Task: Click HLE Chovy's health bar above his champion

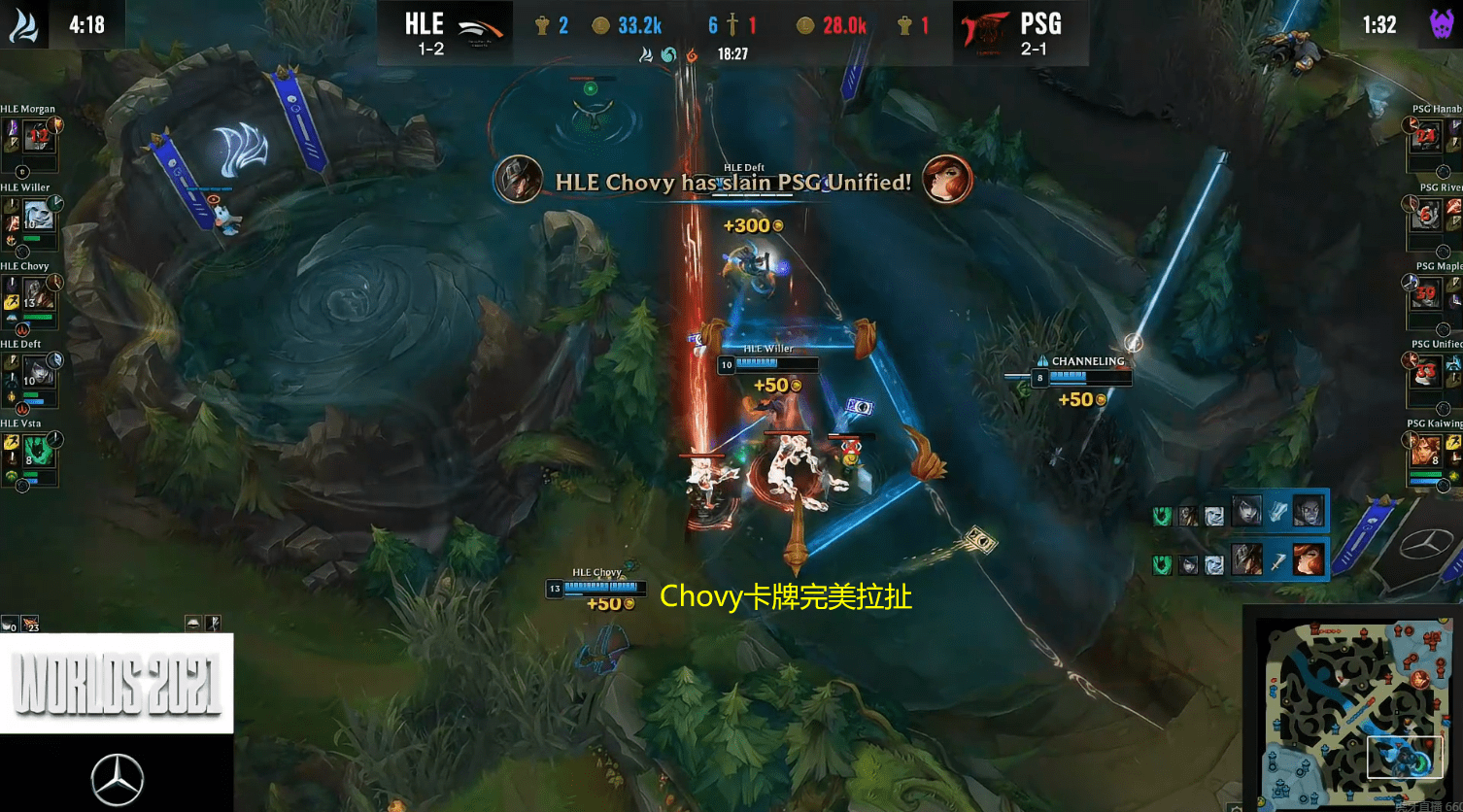Action: coord(595,588)
